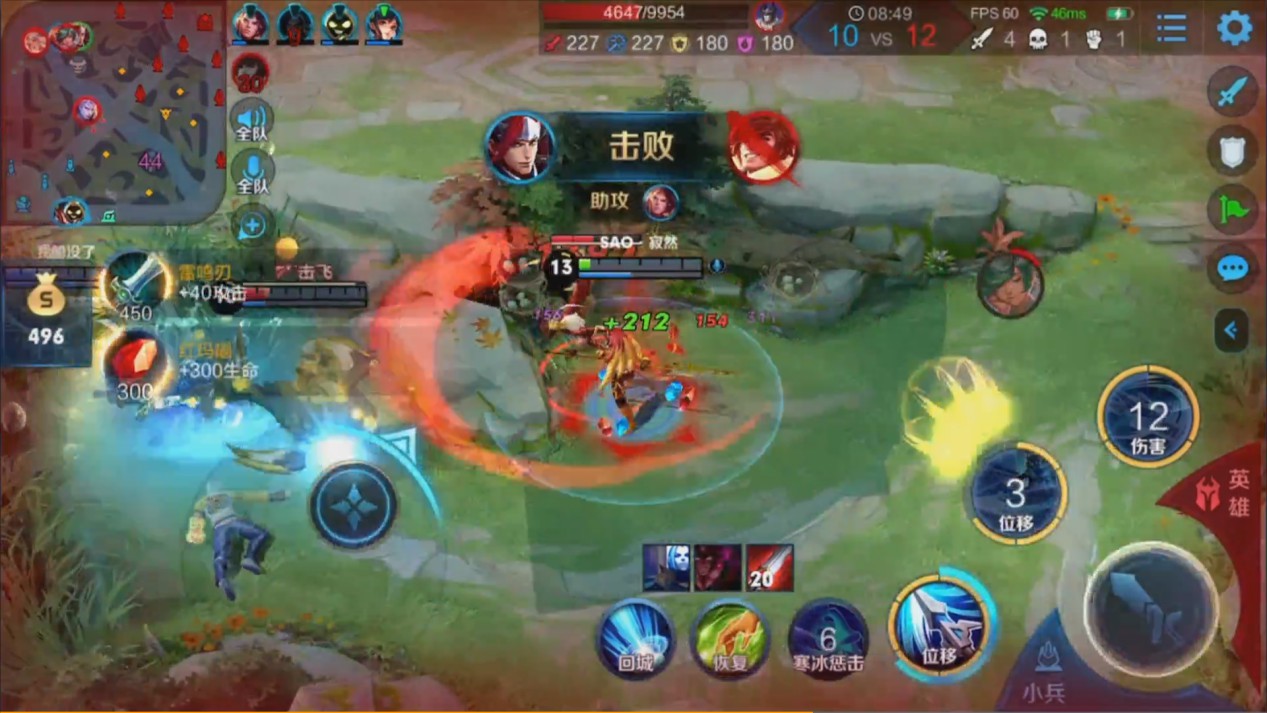Open the shop via gold pouch

coord(46,311)
